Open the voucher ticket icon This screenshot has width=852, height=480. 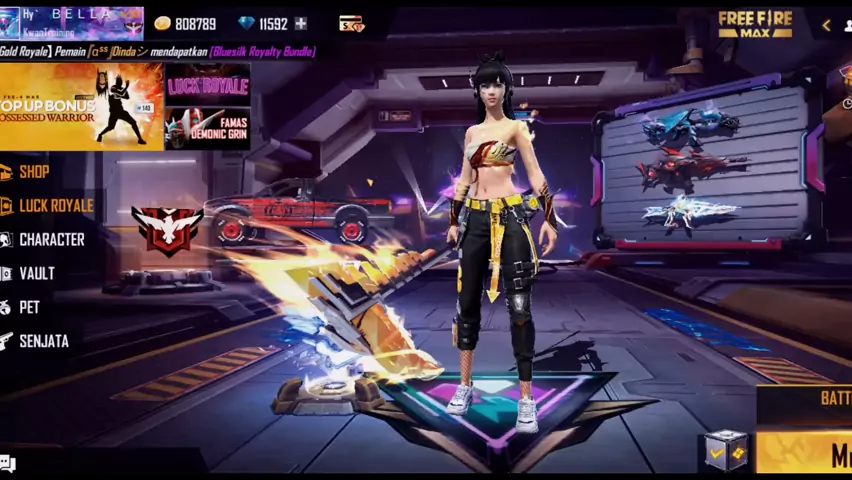(352, 23)
